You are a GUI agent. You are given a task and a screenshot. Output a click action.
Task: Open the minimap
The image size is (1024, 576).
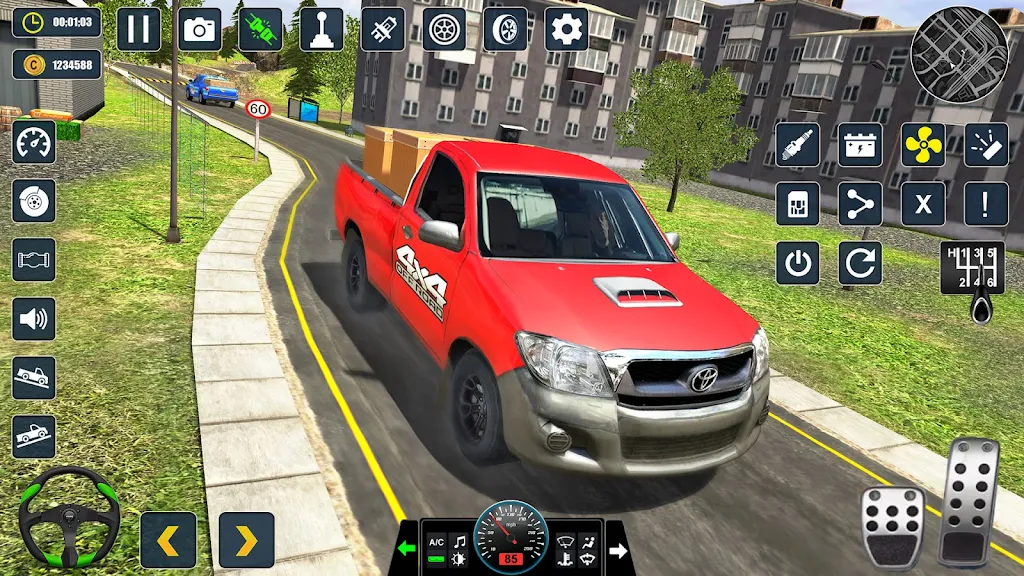[x=959, y=55]
